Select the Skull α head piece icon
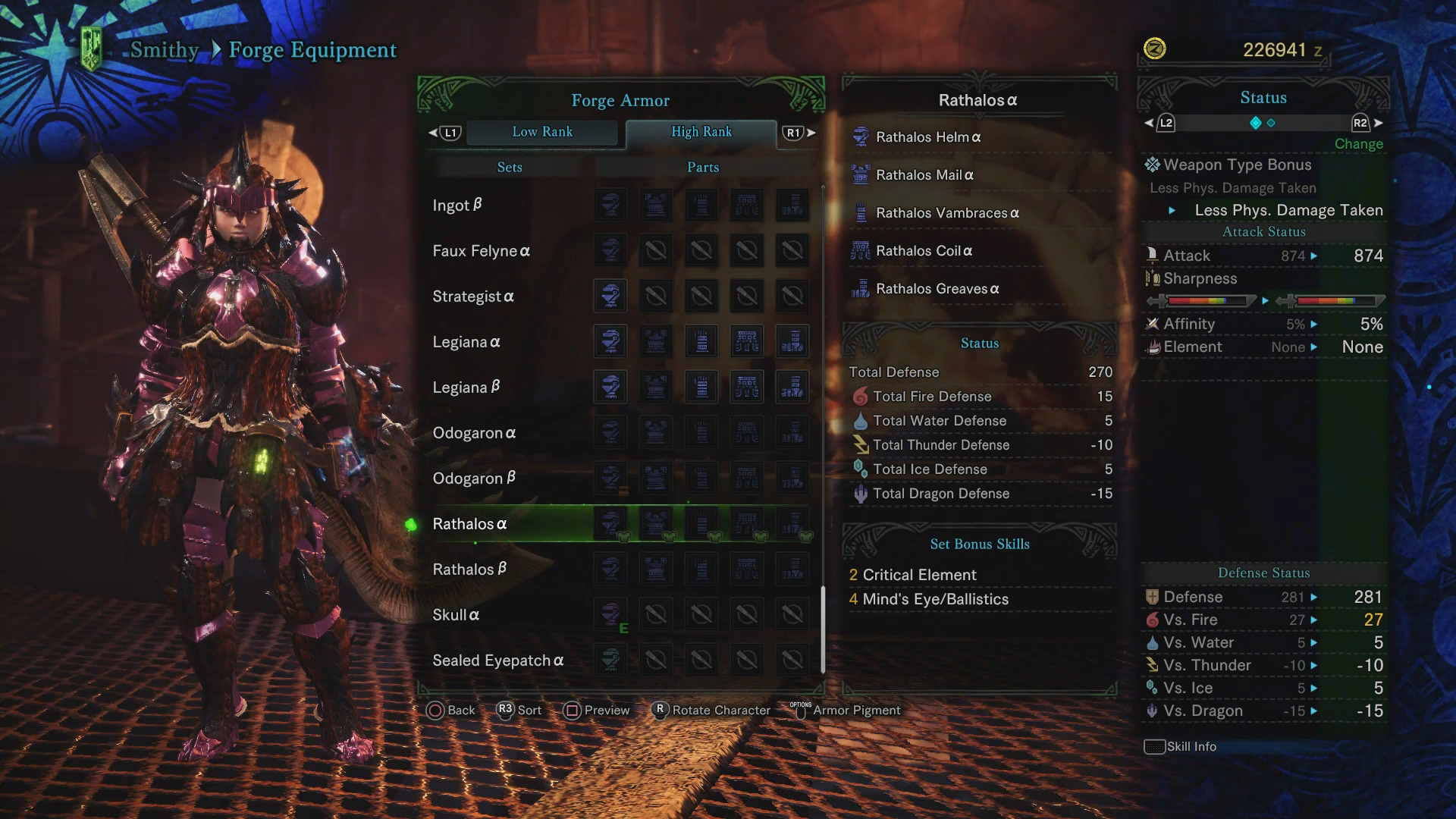 coord(610,614)
